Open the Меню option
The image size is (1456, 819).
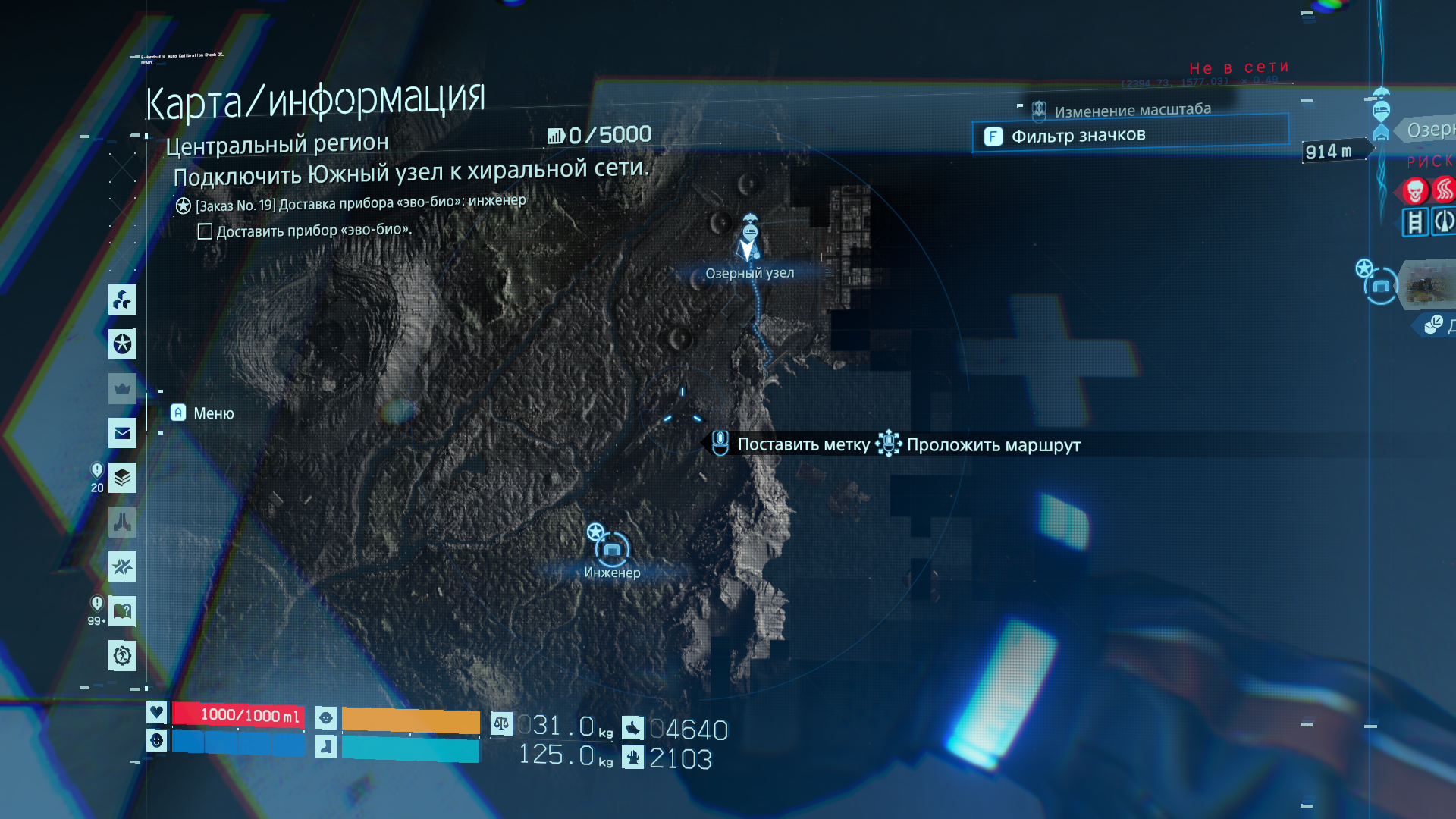tap(213, 413)
